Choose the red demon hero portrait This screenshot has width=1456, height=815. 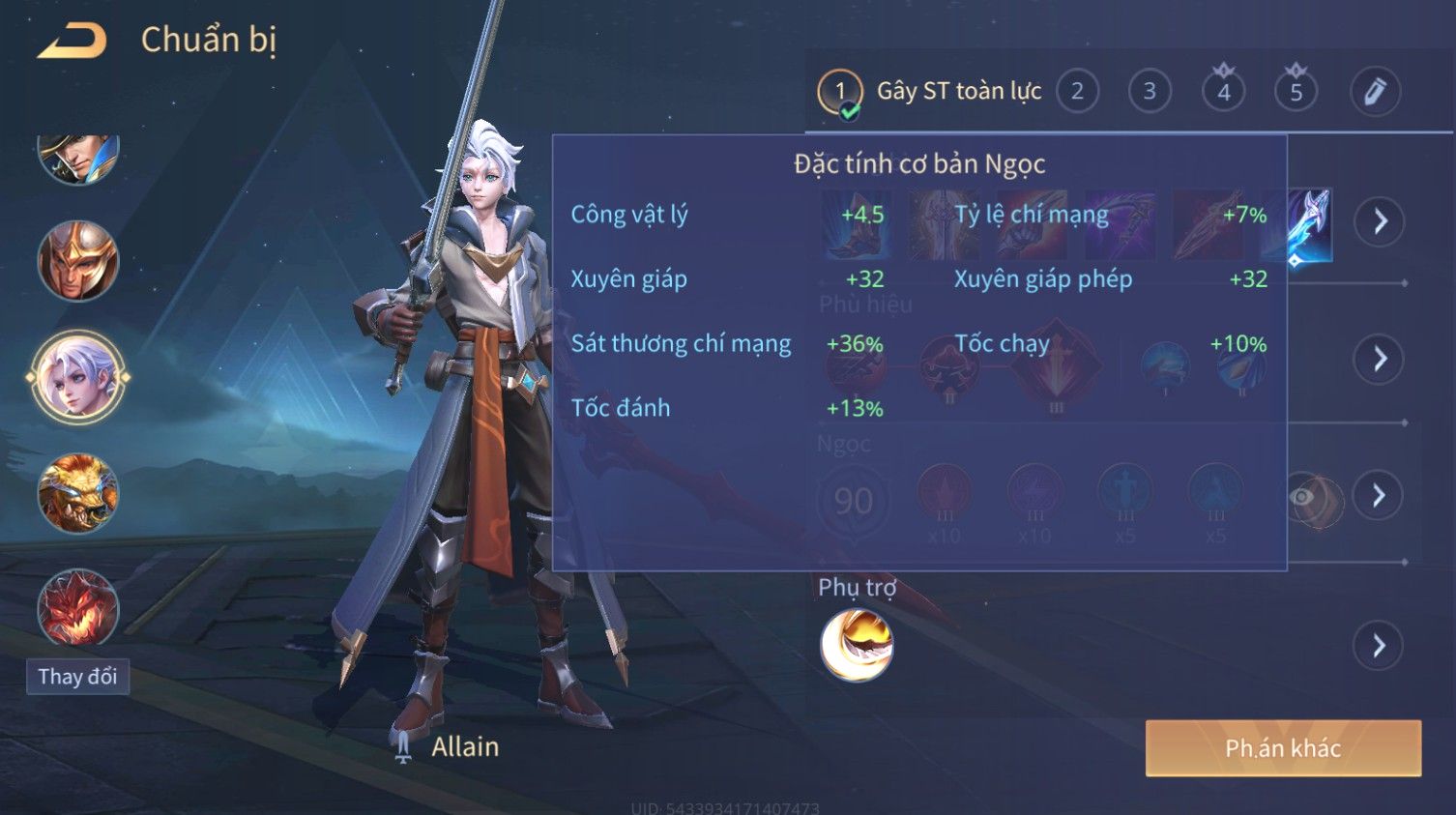point(78,607)
